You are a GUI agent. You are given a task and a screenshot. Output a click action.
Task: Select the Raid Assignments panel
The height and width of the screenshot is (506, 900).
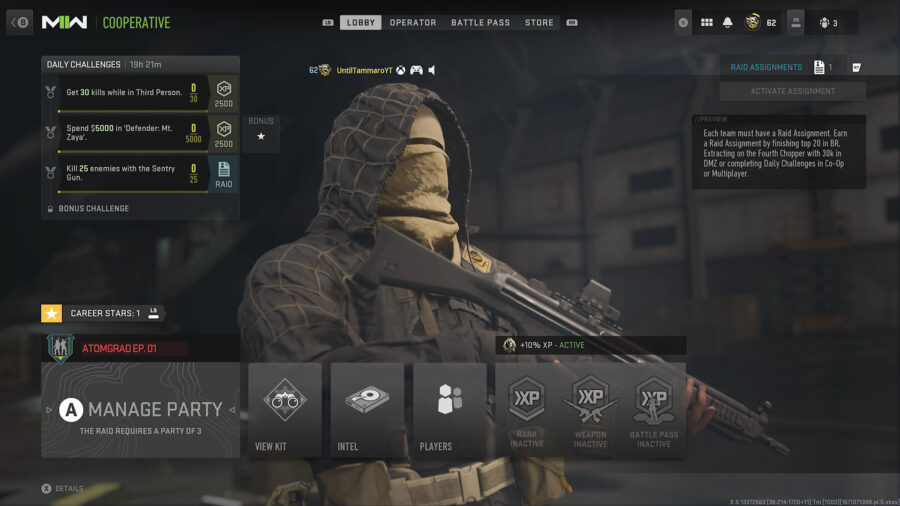point(767,67)
